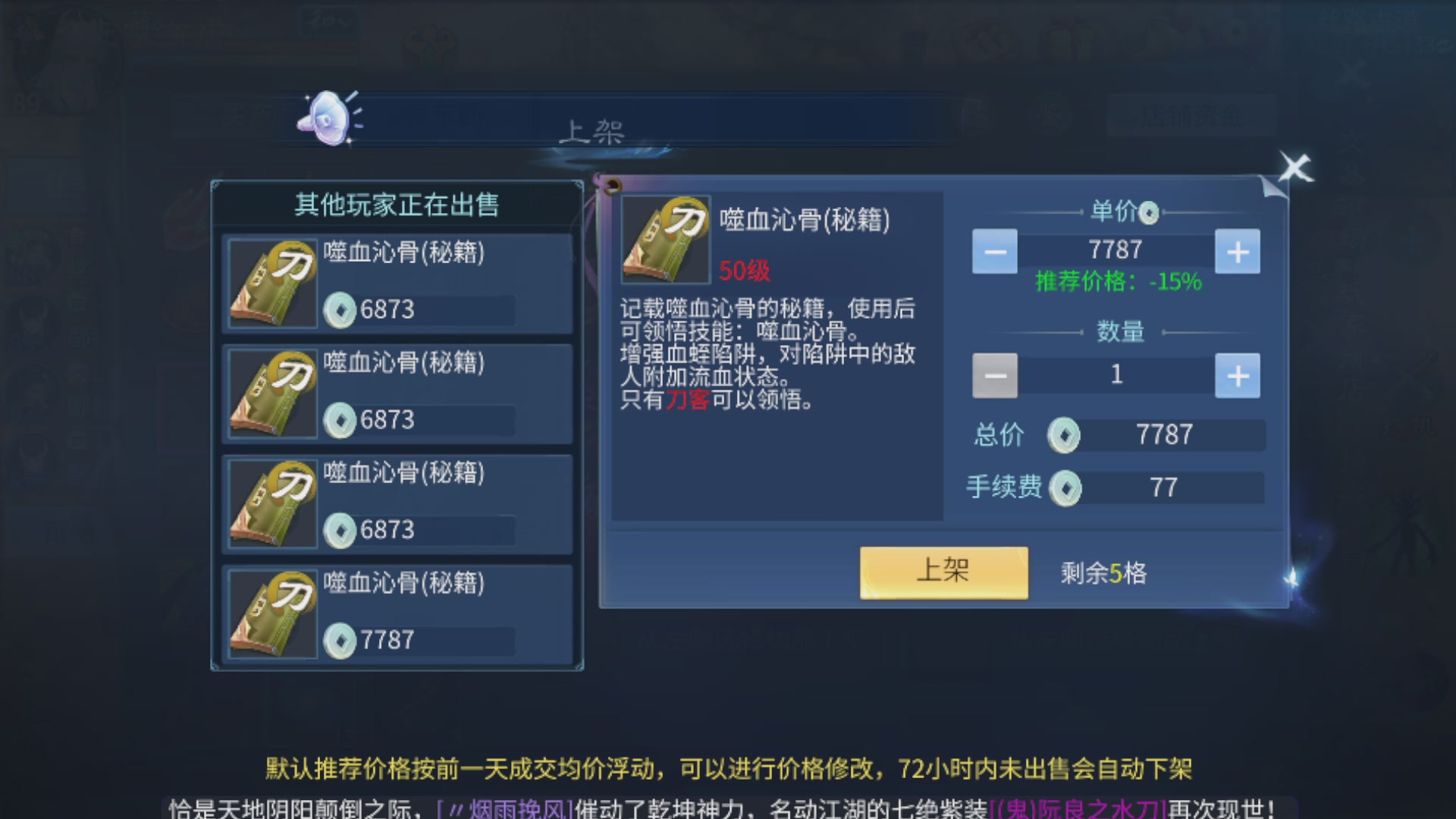The height and width of the screenshot is (819, 1456).
Task: Decrease quantity using the minus stepper
Action: pyautogui.click(x=994, y=375)
